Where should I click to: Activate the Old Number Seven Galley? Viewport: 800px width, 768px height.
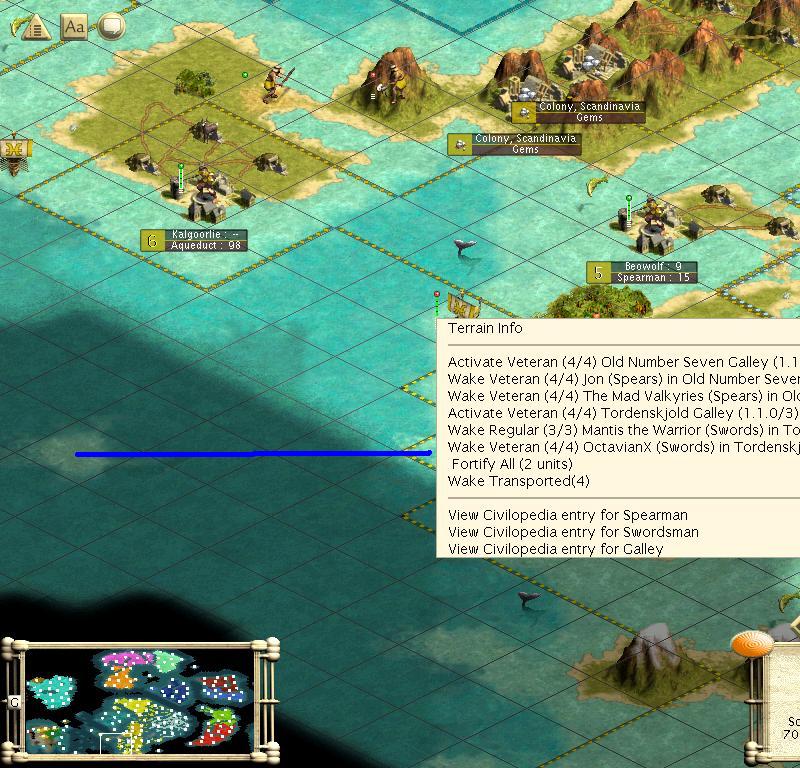[620, 362]
